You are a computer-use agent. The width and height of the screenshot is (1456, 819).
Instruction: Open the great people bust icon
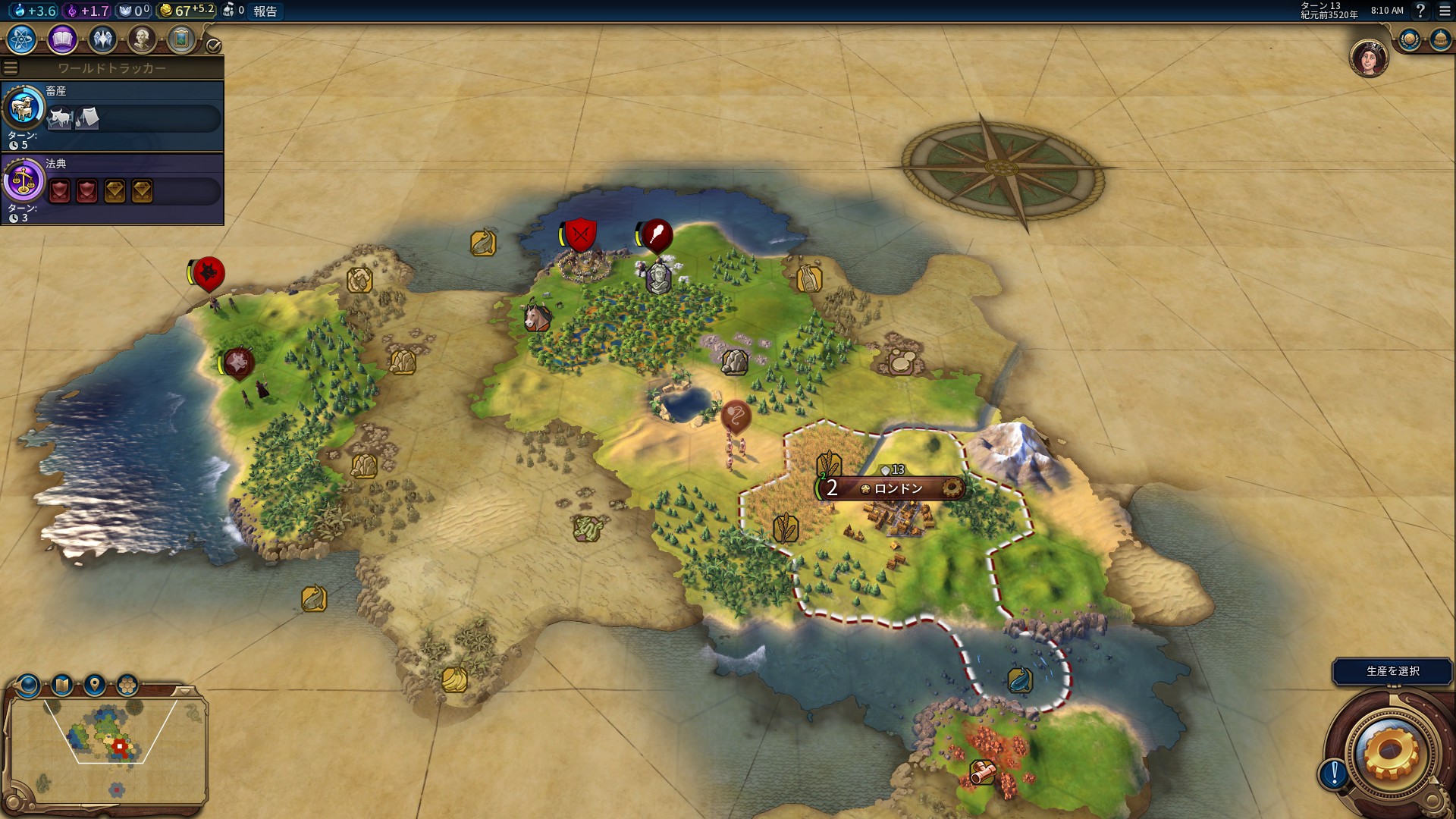(142, 39)
